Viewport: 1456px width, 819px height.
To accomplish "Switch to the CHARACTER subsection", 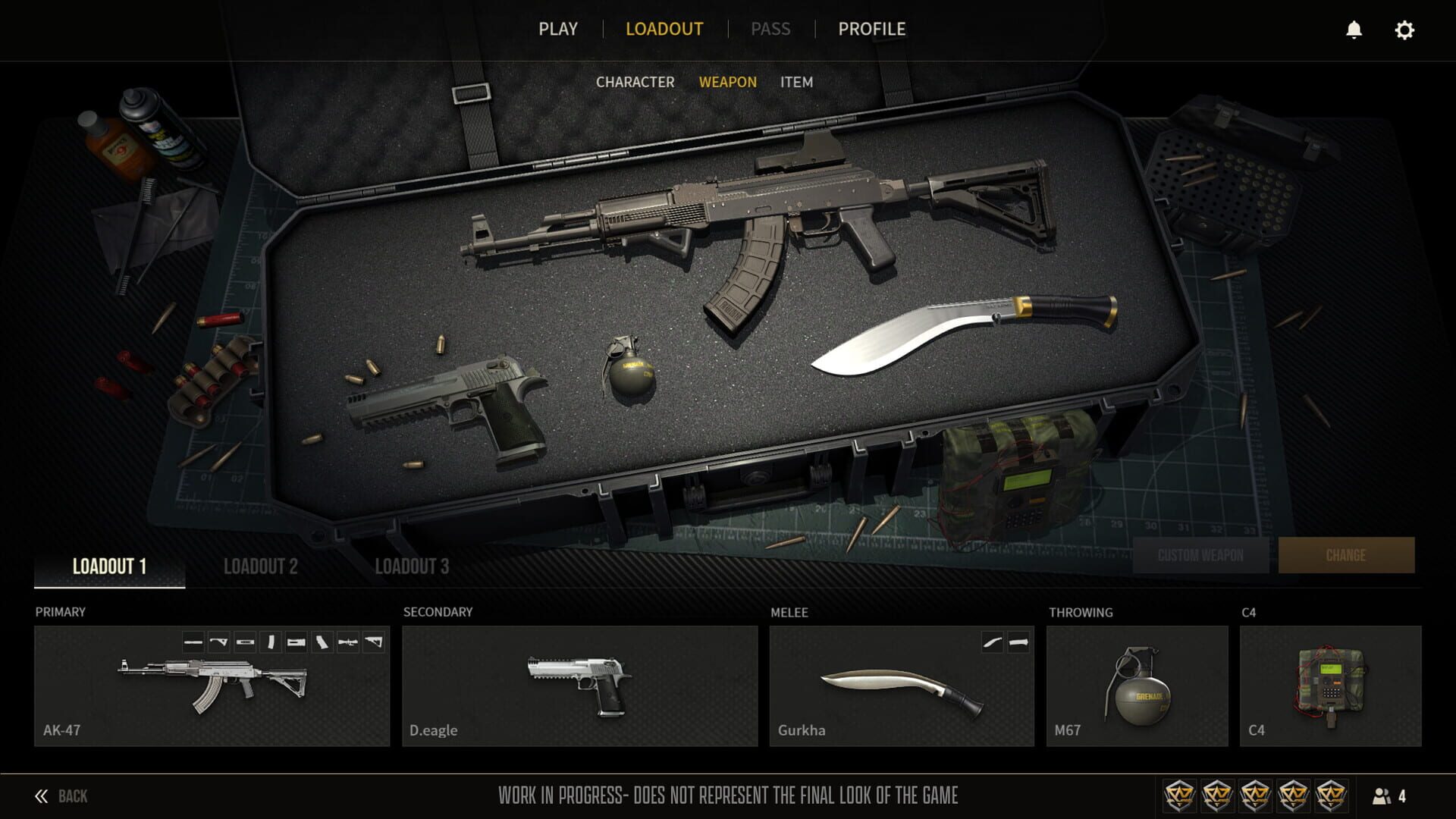I will (x=635, y=82).
